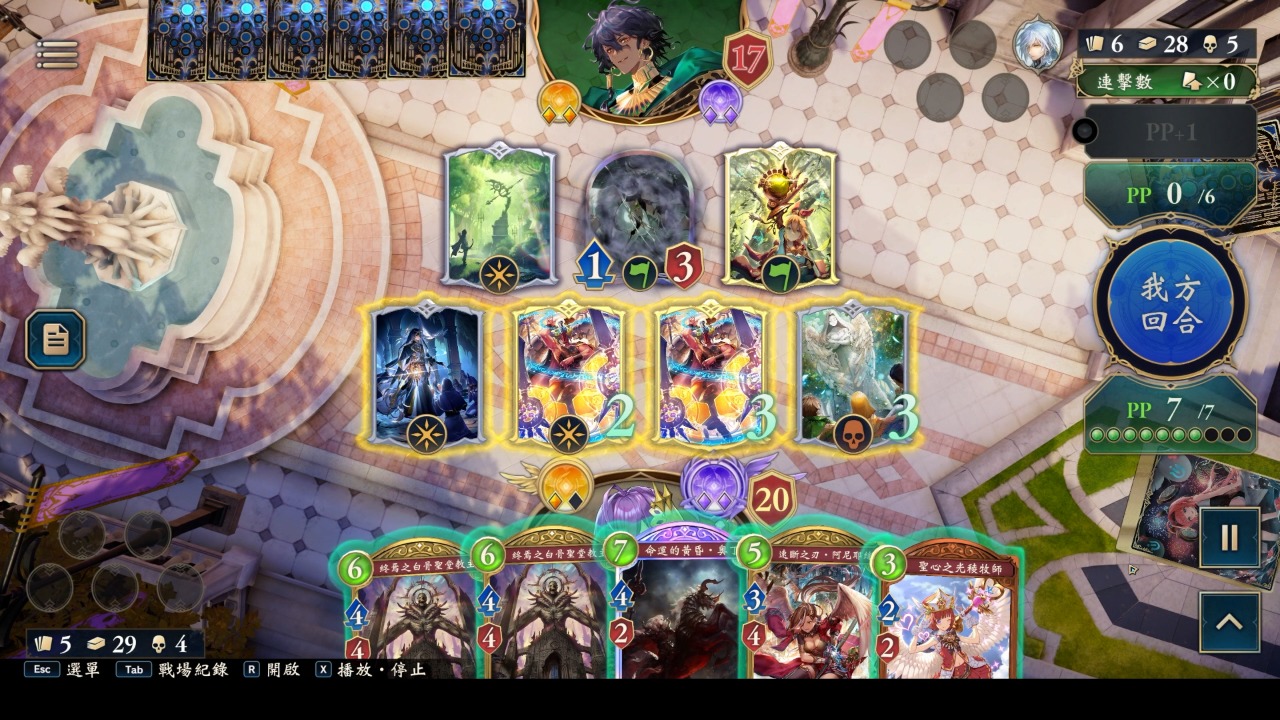This screenshot has width=1280, height=720.
Task: Click the 我方回合 end turn button
Action: pos(1170,305)
